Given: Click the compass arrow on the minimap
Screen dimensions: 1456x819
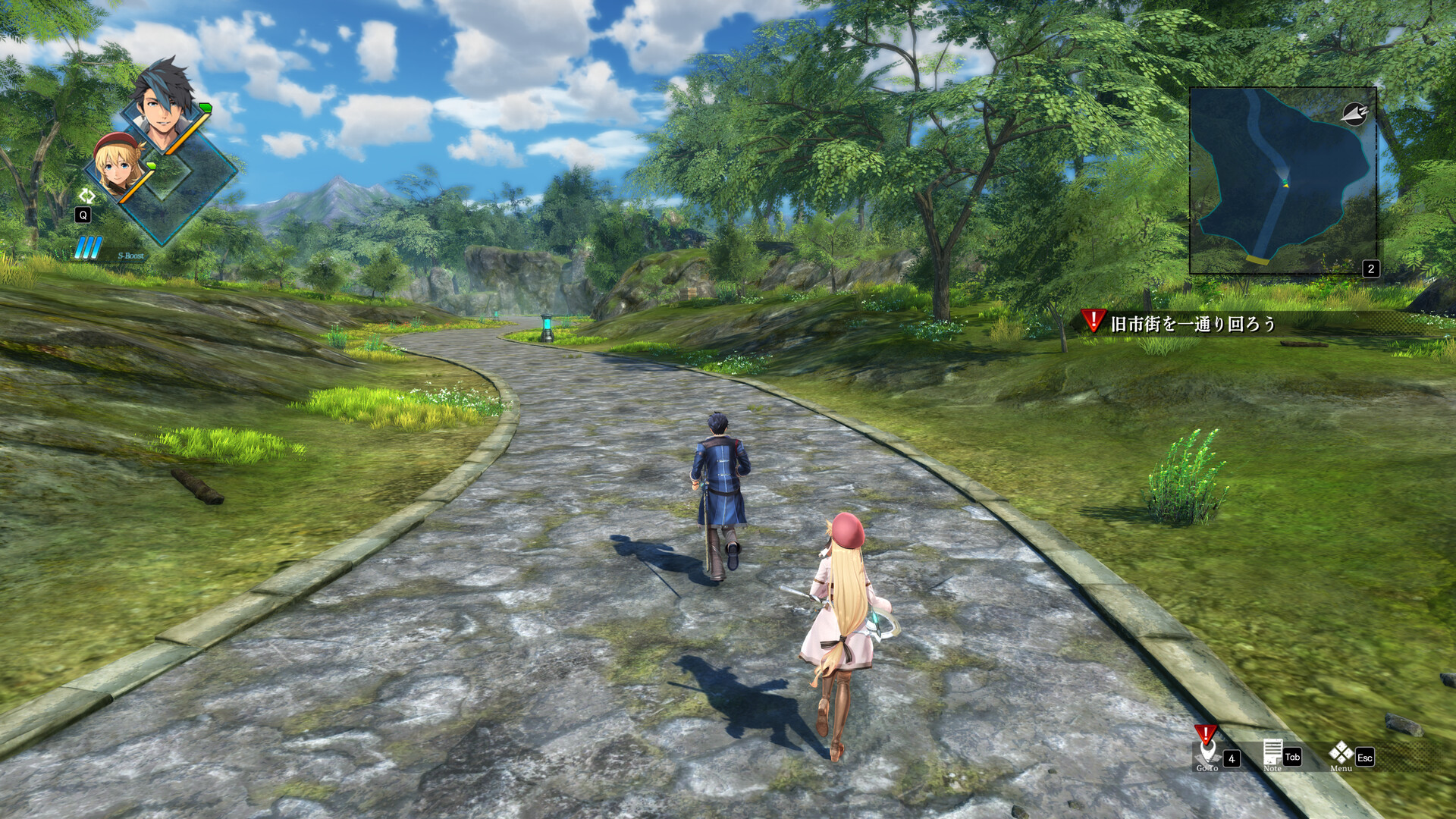Looking at the screenshot, I should pos(1354,114).
